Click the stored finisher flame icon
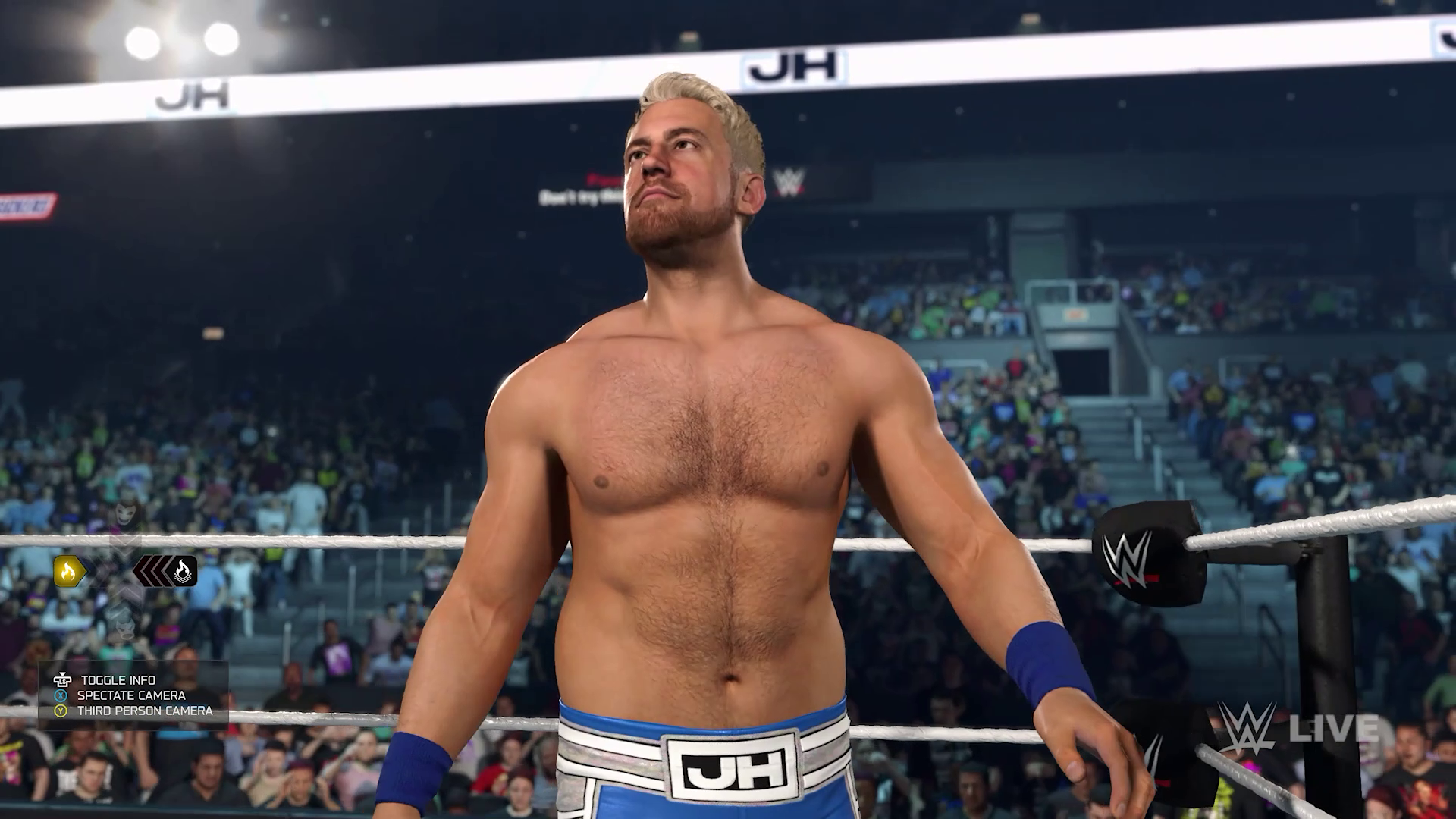The width and height of the screenshot is (1456, 819). 182,570
